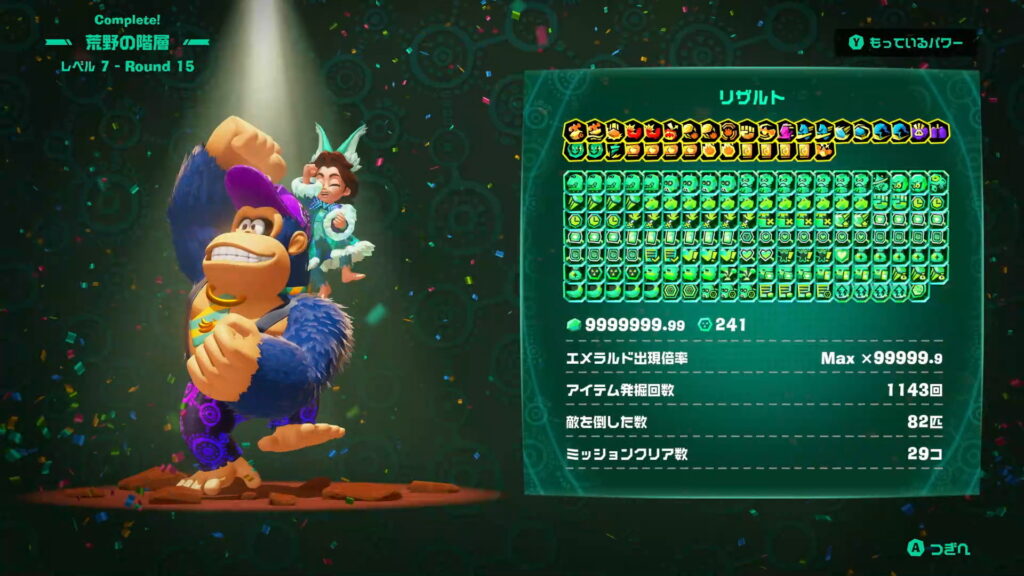Continue with the つぎへ button
This screenshot has width=1024, height=576.
(938, 548)
